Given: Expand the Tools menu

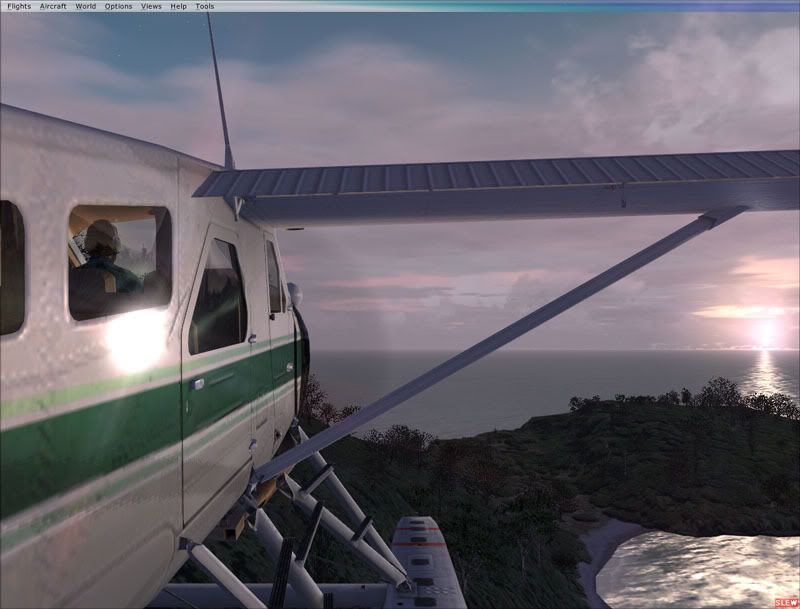Looking at the screenshot, I should 205,6.
